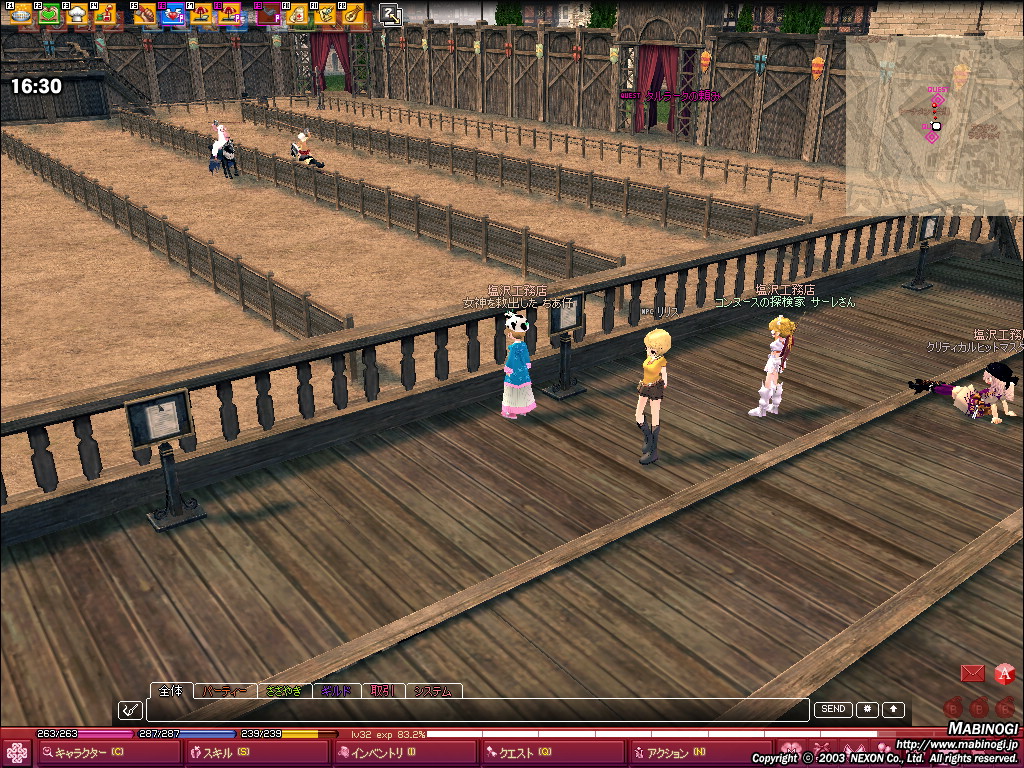Viewport: 1024px width, 768px height.
Task: Click the SEND chat button
Action: pos(833,709)
